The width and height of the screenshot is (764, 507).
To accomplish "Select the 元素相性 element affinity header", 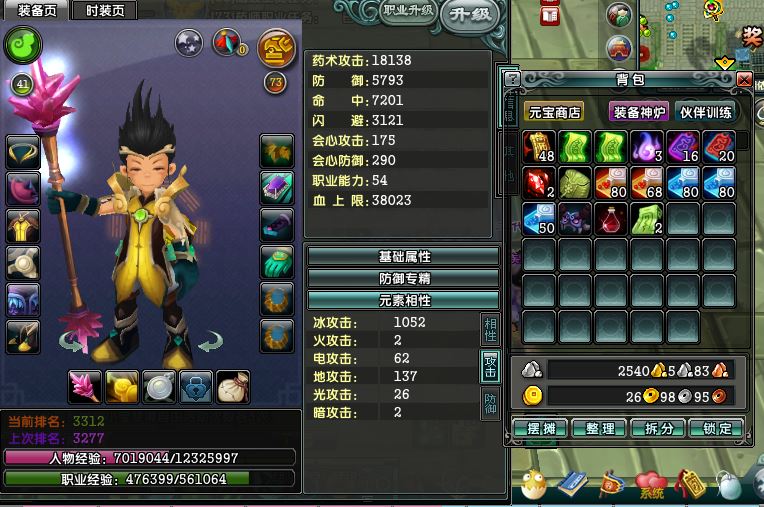I will (403, 300).
